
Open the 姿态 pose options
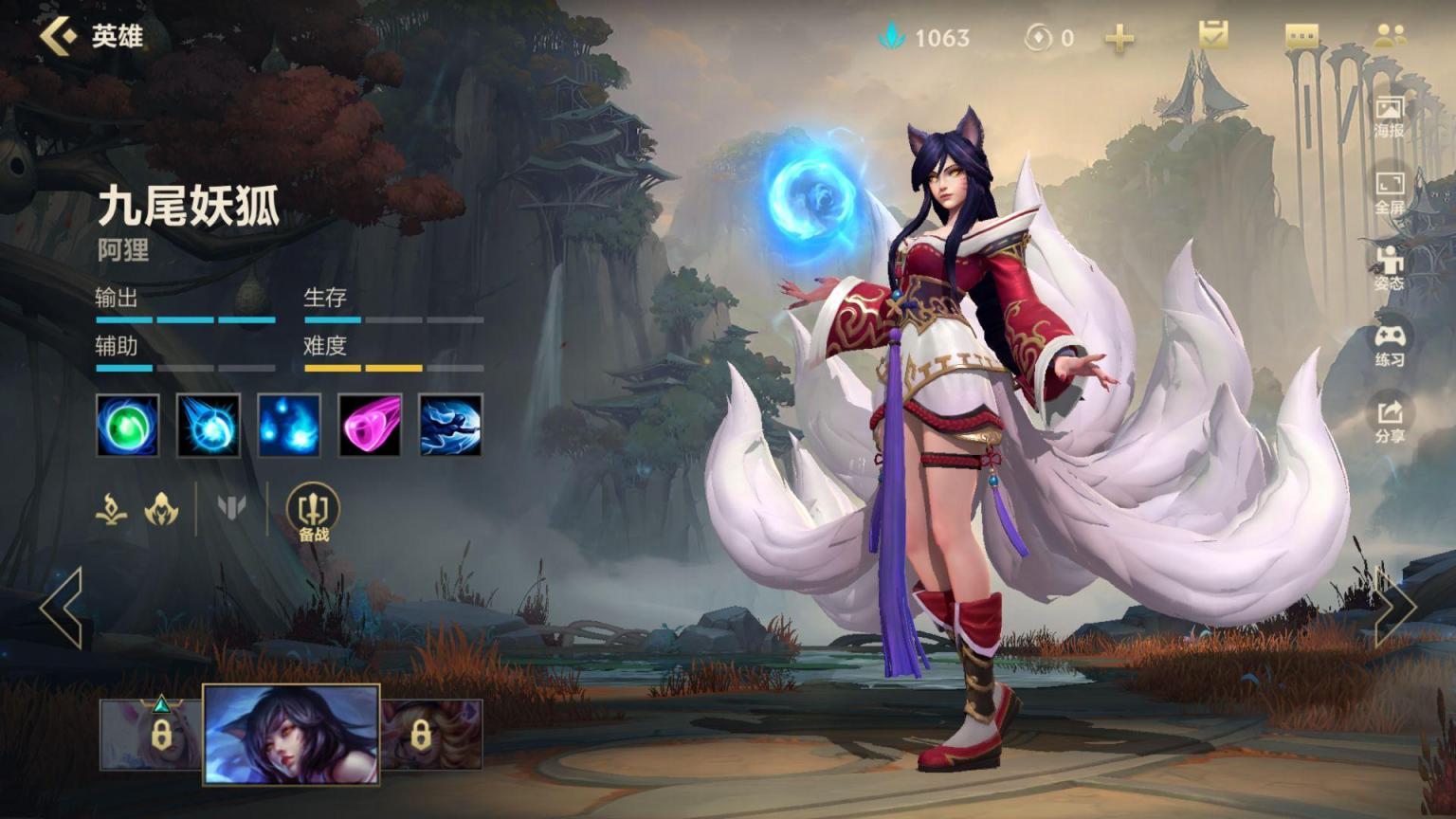1390,268
